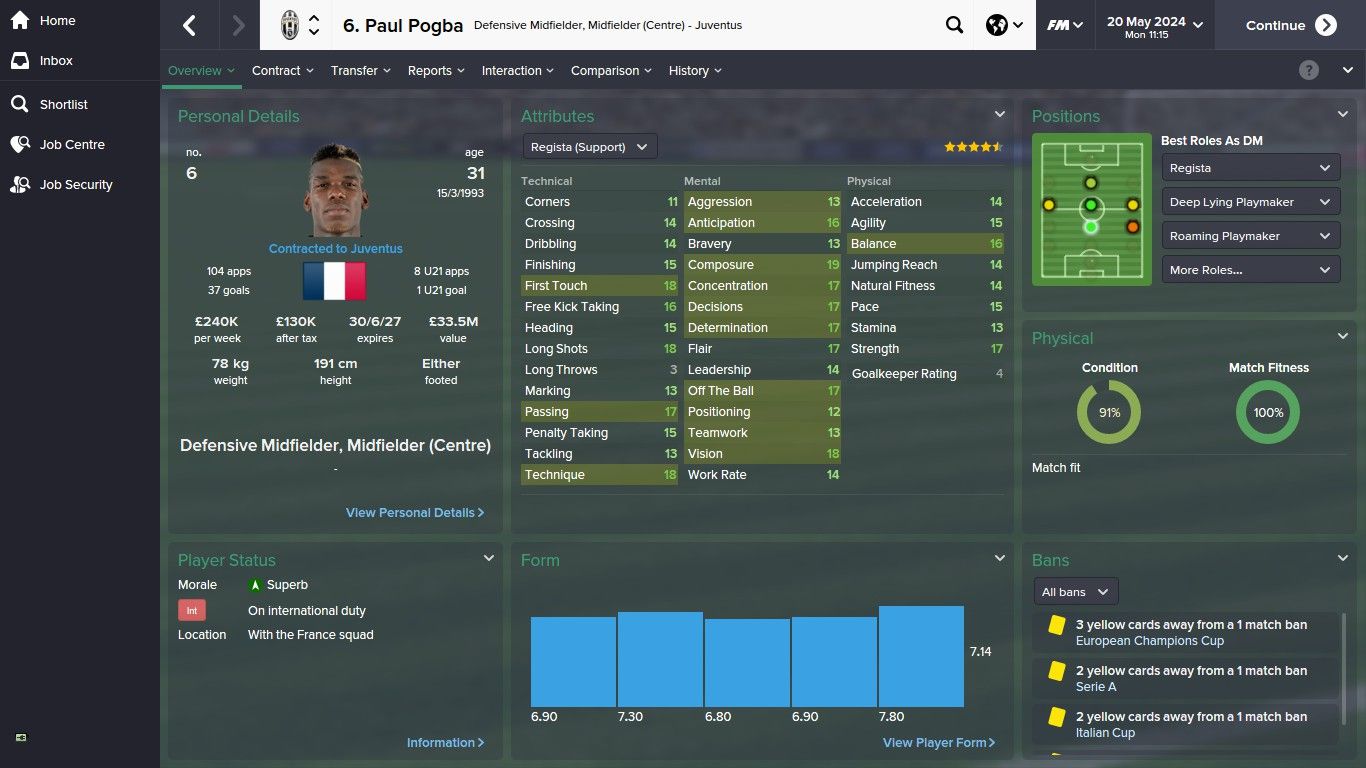This screenshot has height=768, width=1366.
Task: Open the Contract tab menu
Action: coord(282,71)
